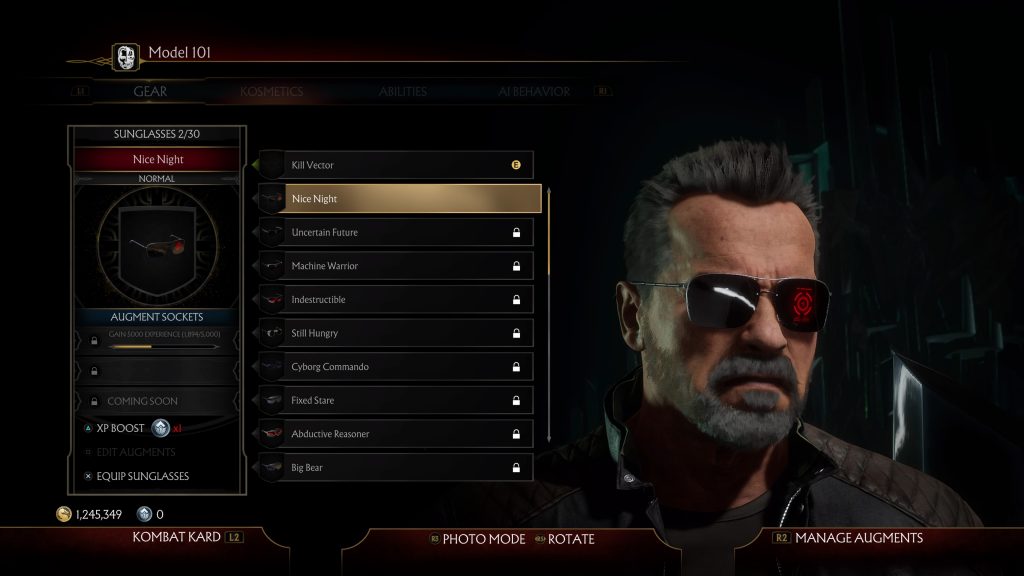Activate the XP Boost option
1024x576 pixels.
pos(121,428)
